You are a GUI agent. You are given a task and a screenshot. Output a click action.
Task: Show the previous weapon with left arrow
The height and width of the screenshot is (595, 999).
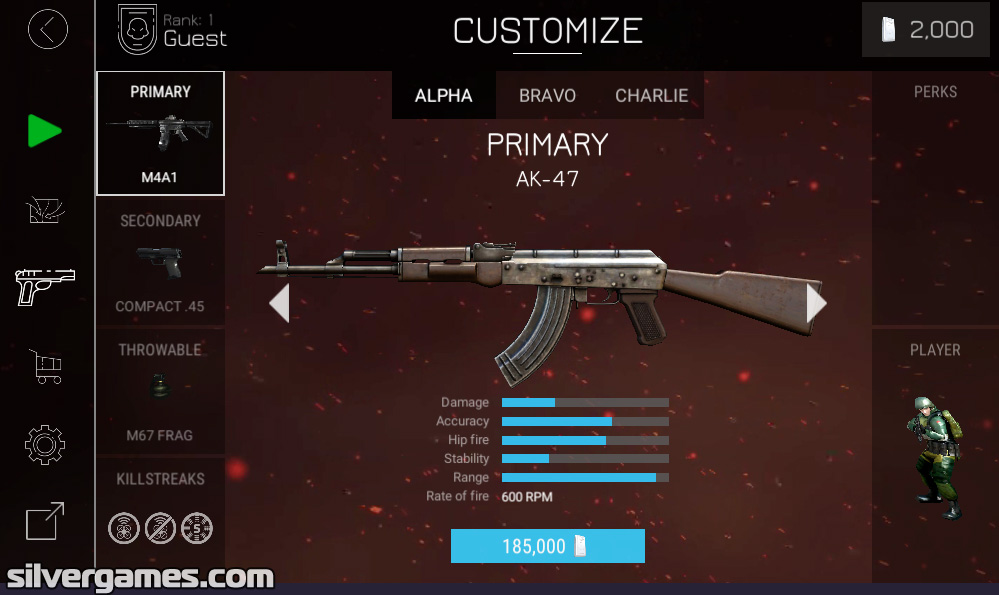(x=280, y=303)
